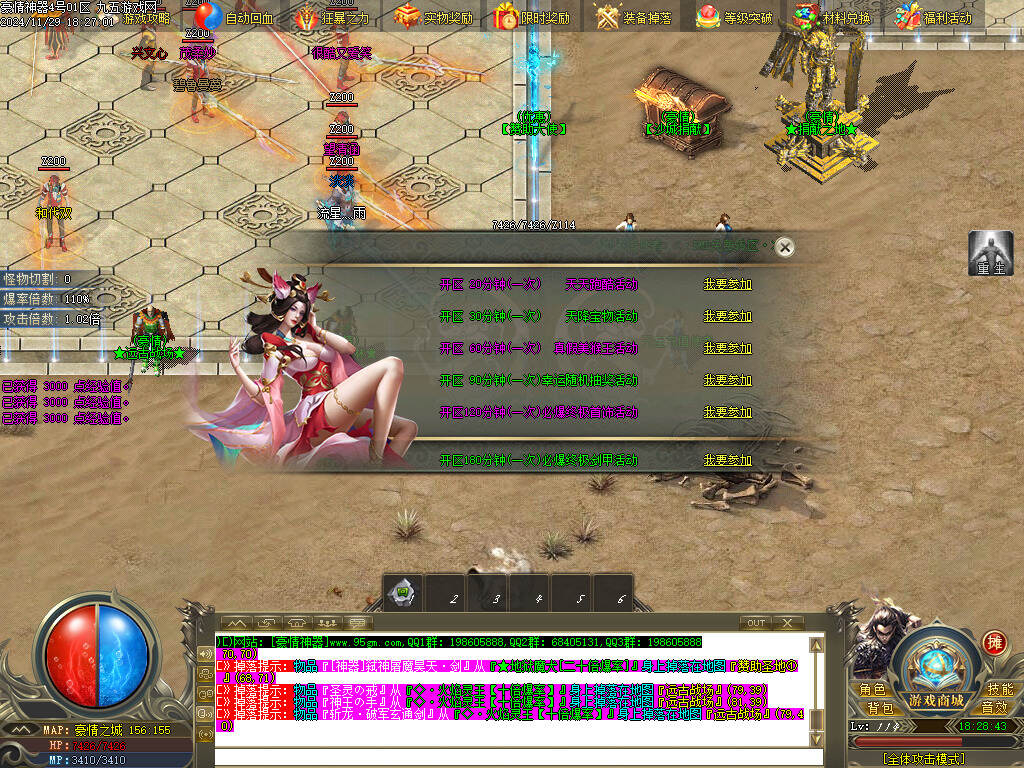Close the event list popup
This screenshot has height=768, width=1024.
pyautogui.click(x=786, y=246)
